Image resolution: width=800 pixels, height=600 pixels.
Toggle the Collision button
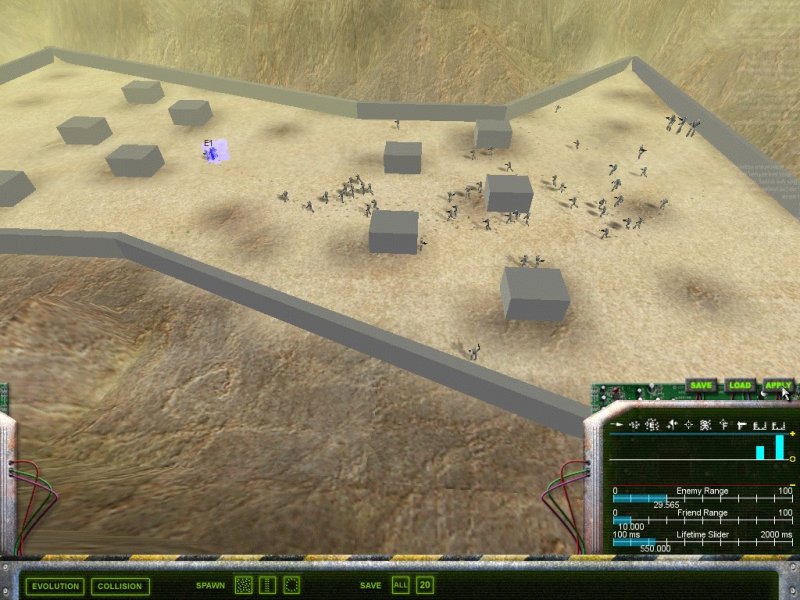coord(119,586)
